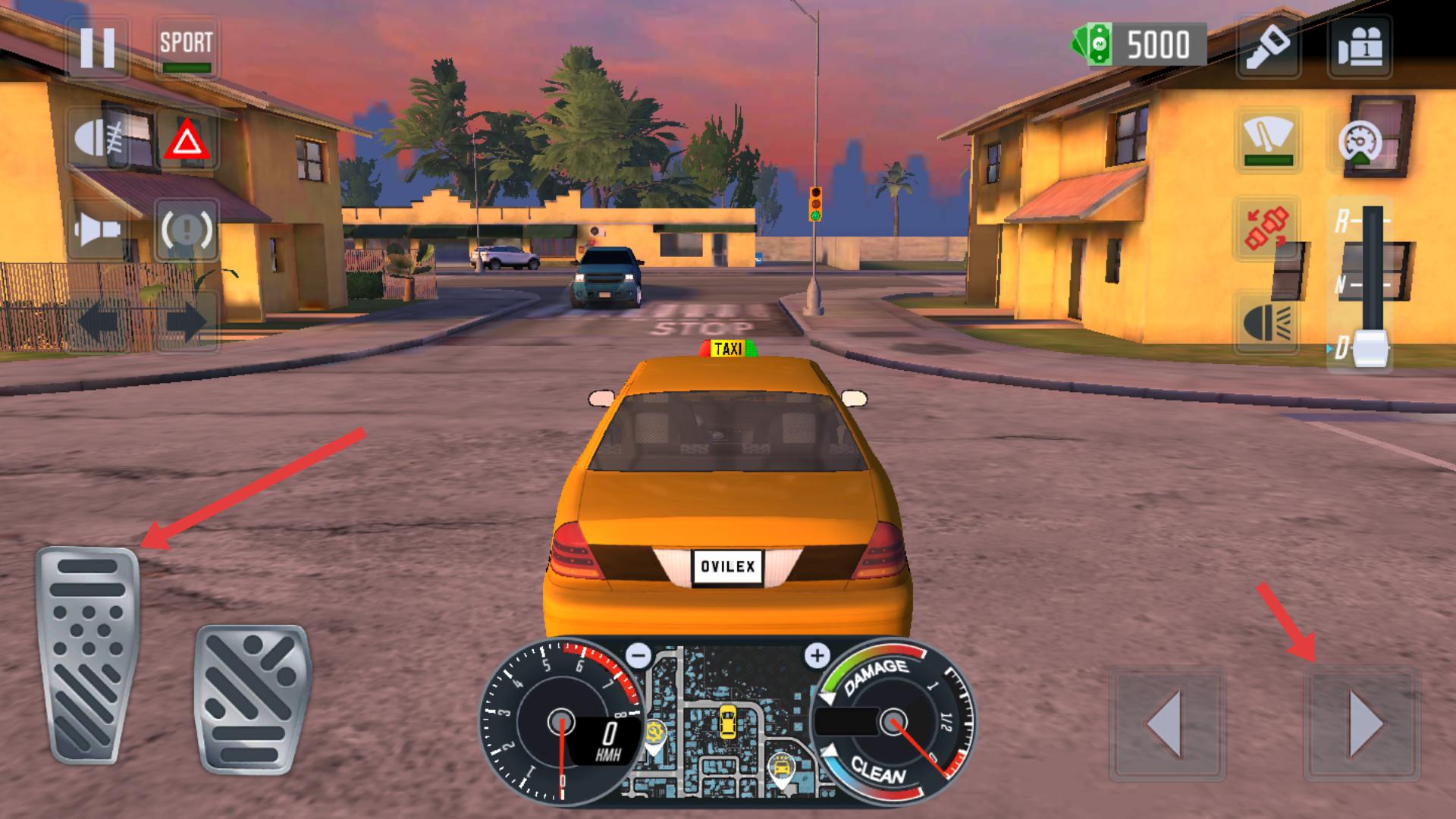Engage the parking brake
The width and height of the screenshot is (1456, 819).
click(186, 227)
